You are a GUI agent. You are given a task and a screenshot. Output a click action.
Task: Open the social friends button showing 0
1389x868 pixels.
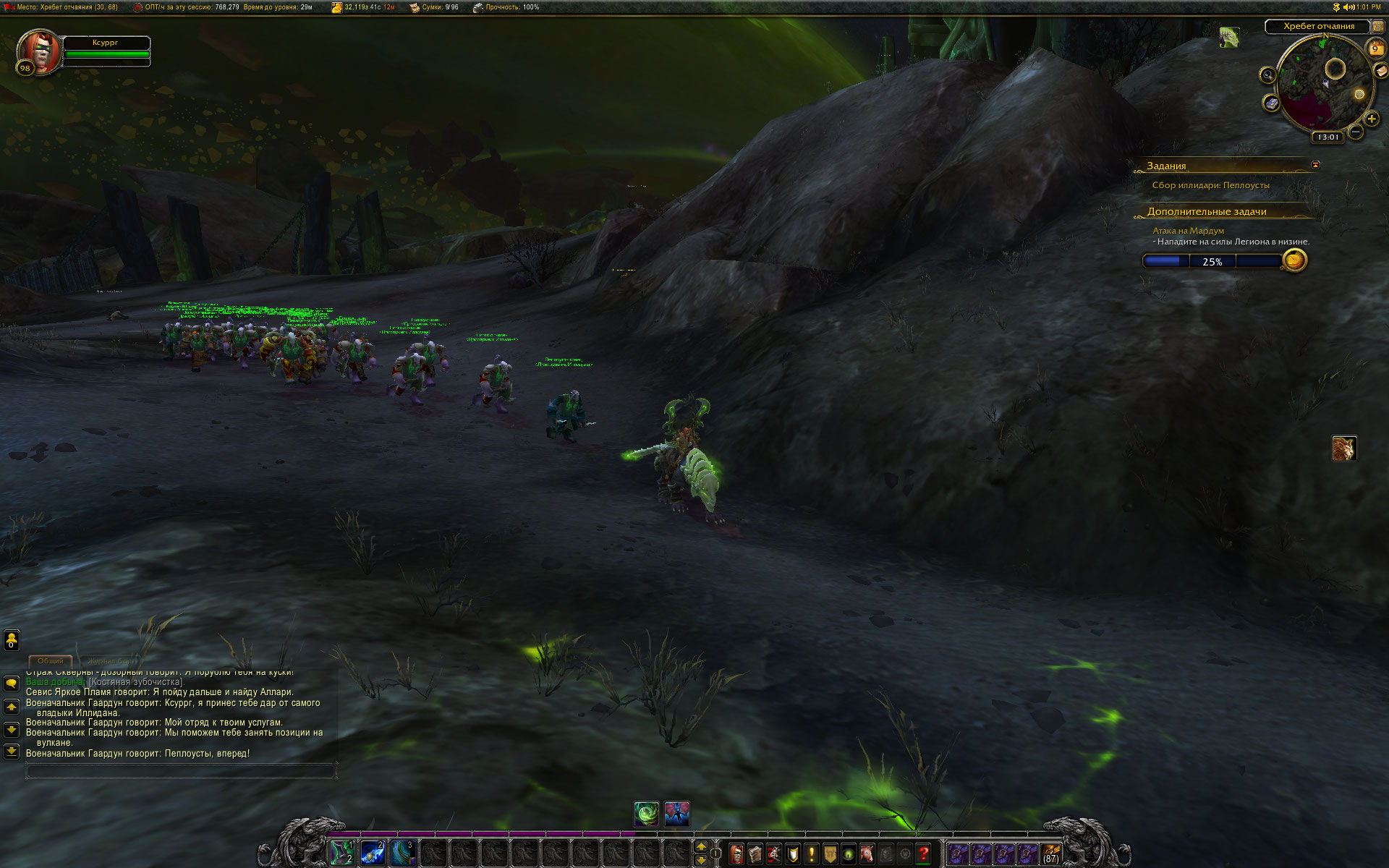coord(12,640)
